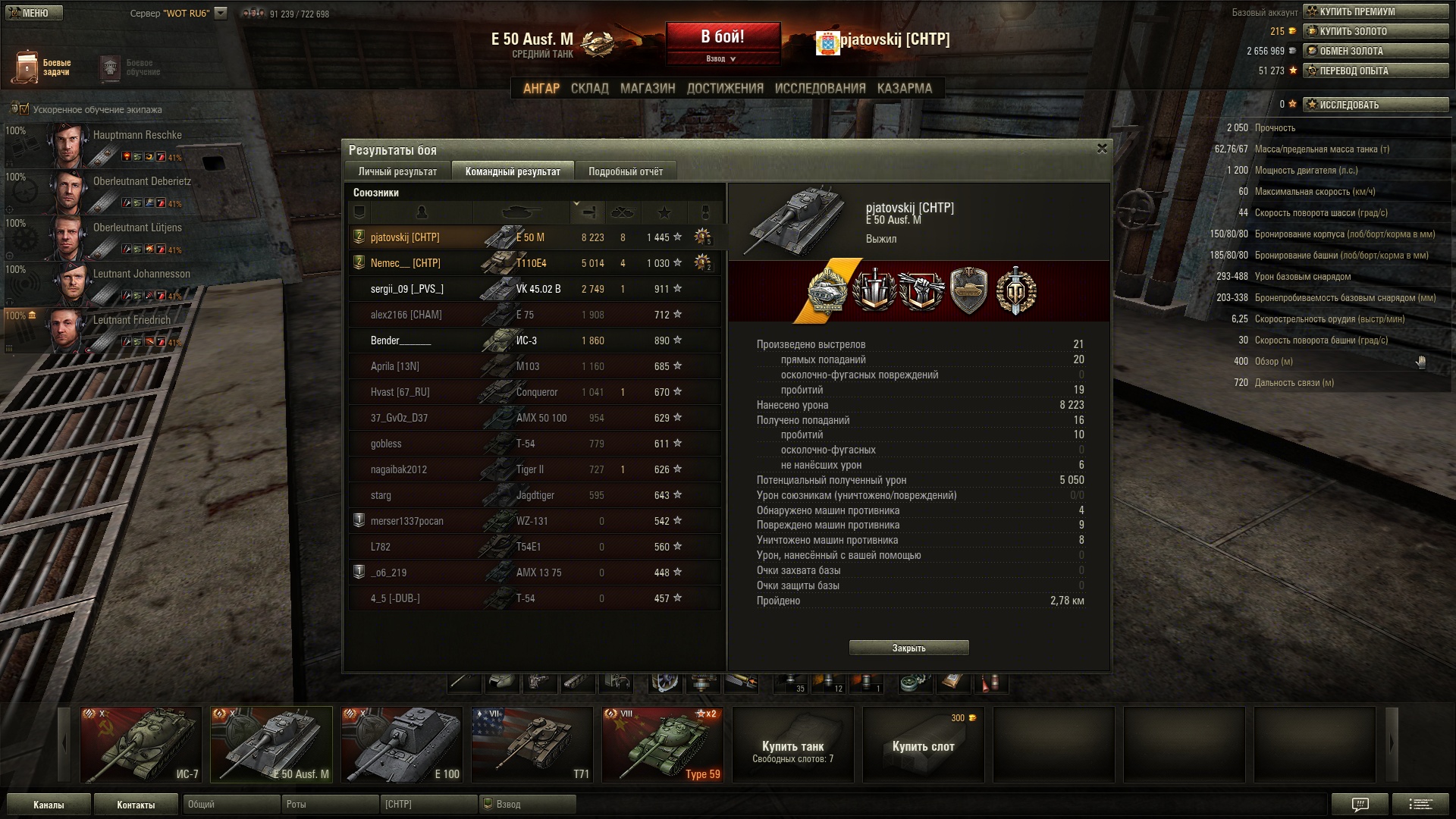Open the Подробный отчёт tab
Screen dimensions: 1456x819
coord(625,171)
